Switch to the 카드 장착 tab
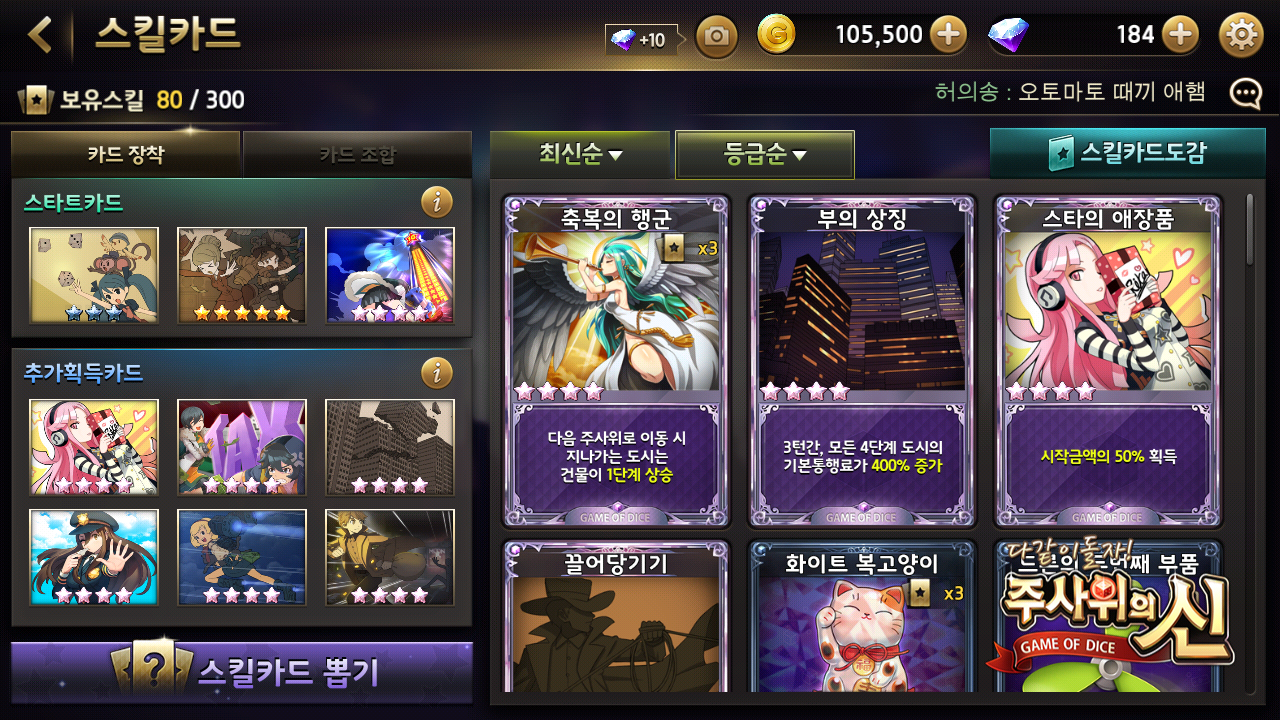This screenshot has height=720, width=1280. click(x=126, y=155)
